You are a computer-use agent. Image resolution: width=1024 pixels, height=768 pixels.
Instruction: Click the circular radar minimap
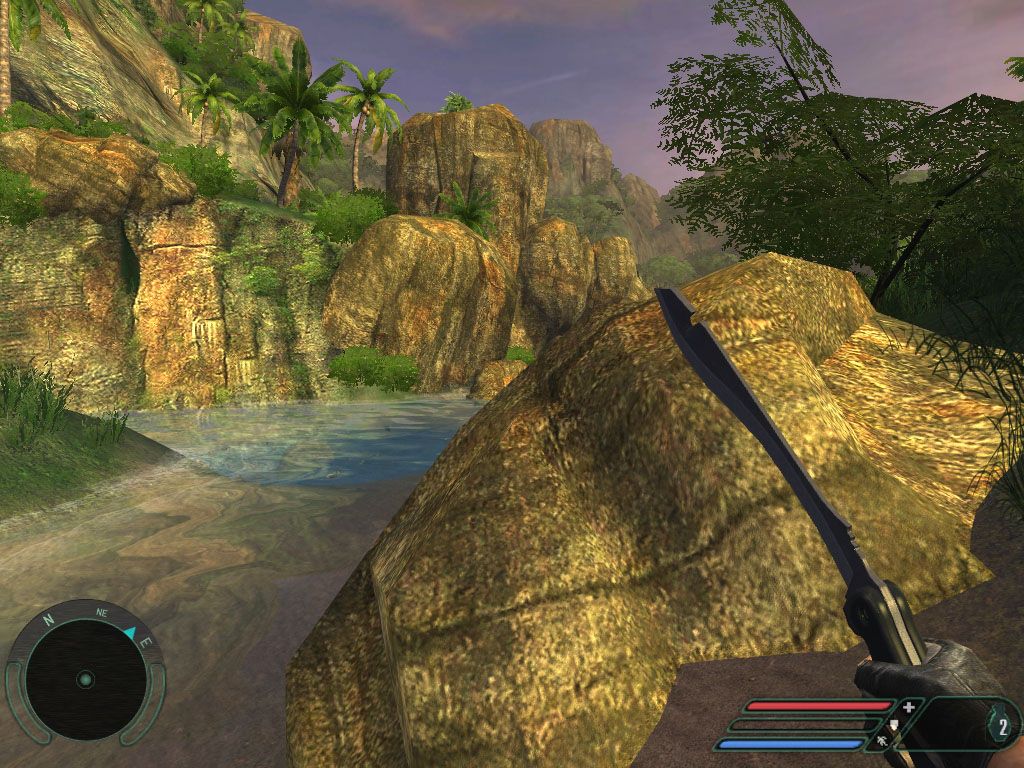[85, 679]
